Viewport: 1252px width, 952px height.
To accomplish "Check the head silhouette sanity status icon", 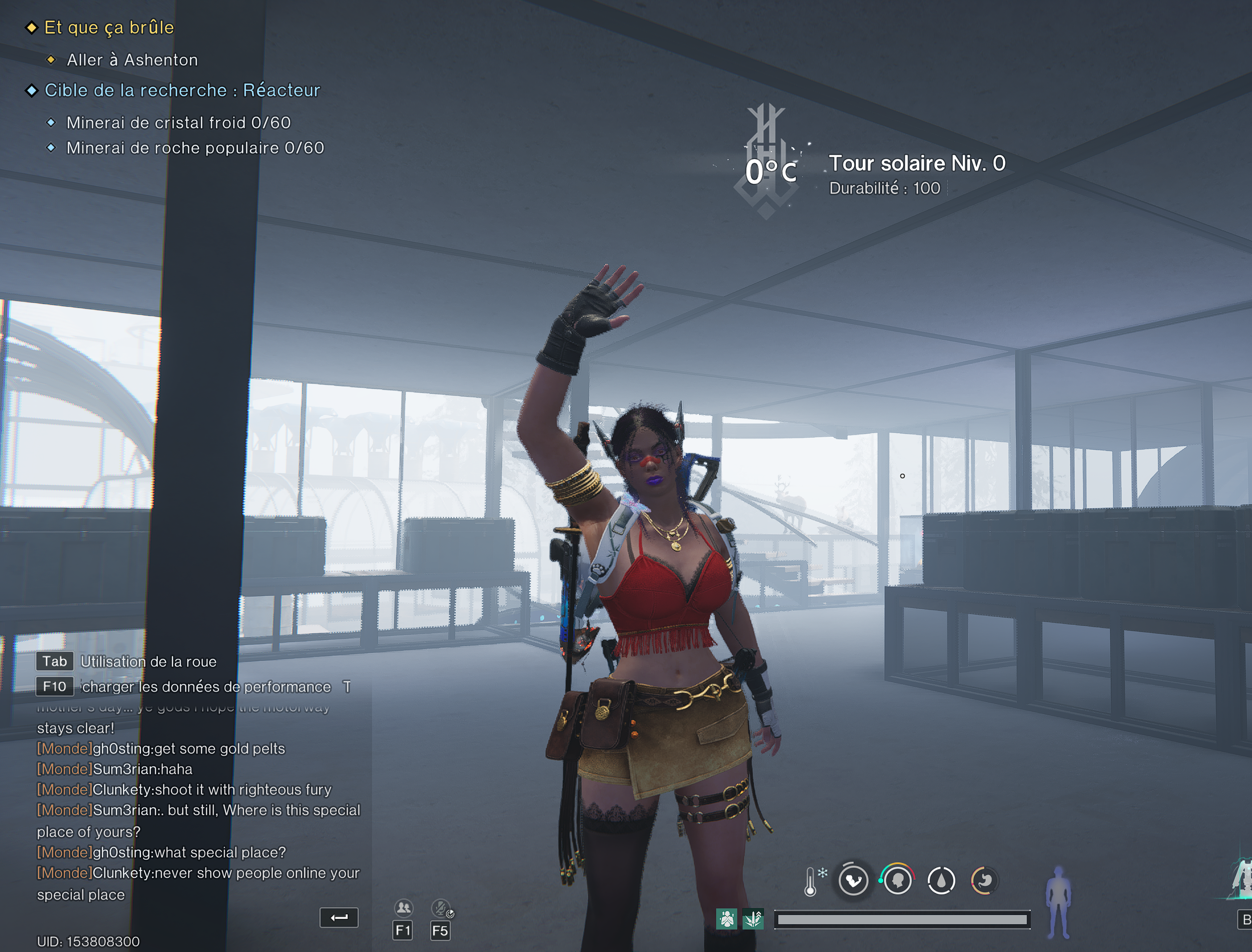I will point(897,881).
